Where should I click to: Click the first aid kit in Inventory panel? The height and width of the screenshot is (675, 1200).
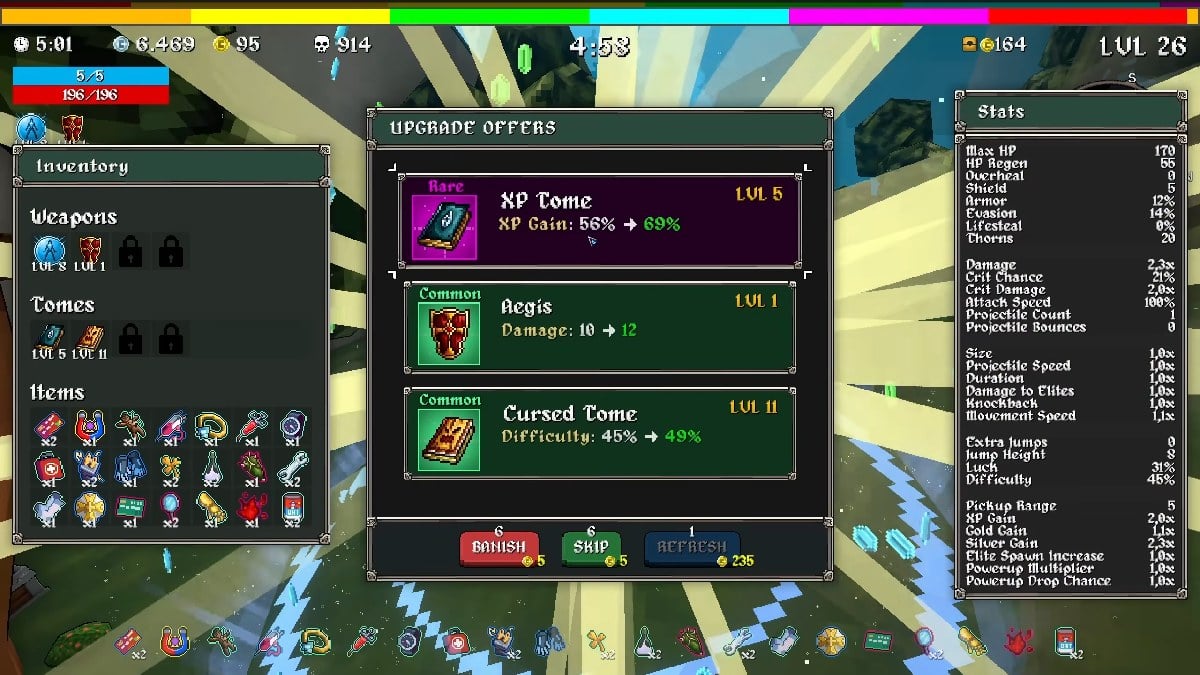(x=49, y=467)
